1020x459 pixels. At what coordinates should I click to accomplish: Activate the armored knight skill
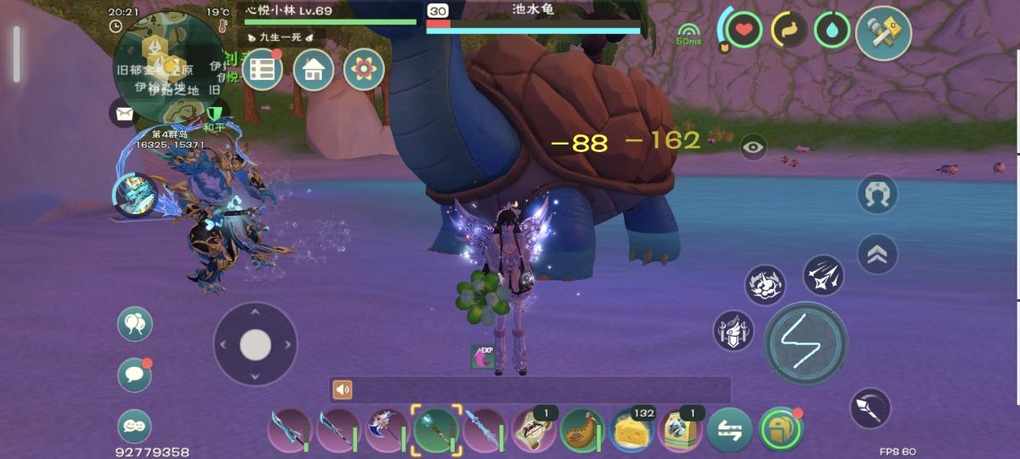tap(733, 331)
